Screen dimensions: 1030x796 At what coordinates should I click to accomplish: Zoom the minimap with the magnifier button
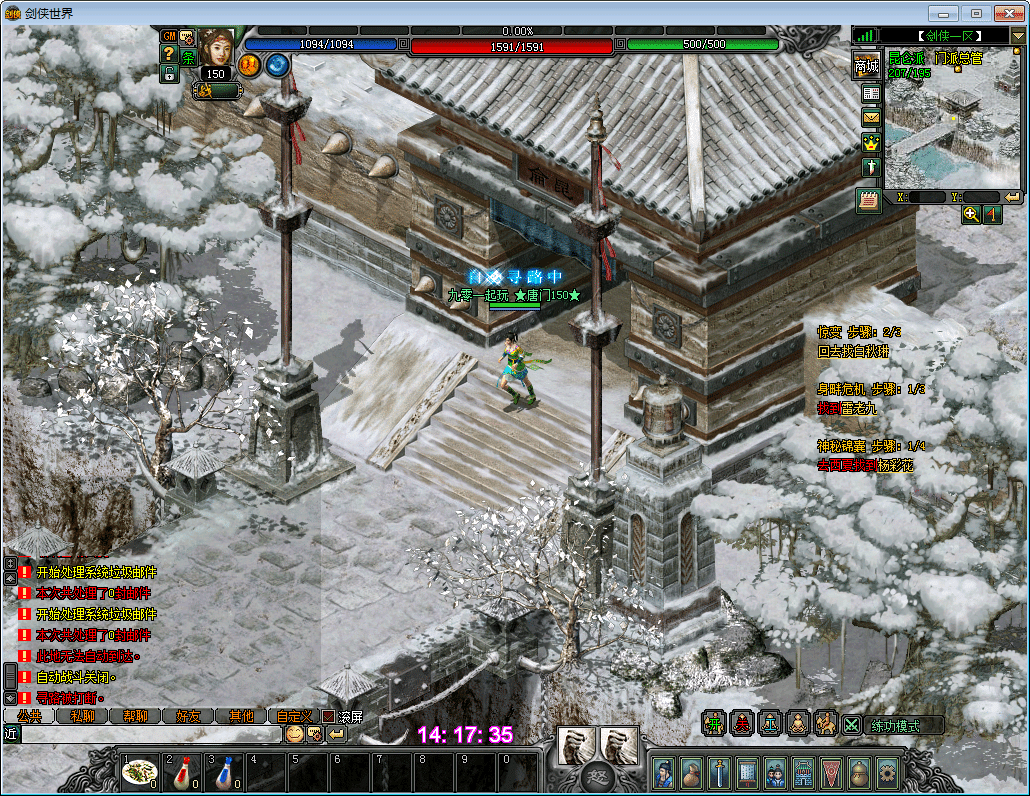pyautogui.click(x=971, y=215)
